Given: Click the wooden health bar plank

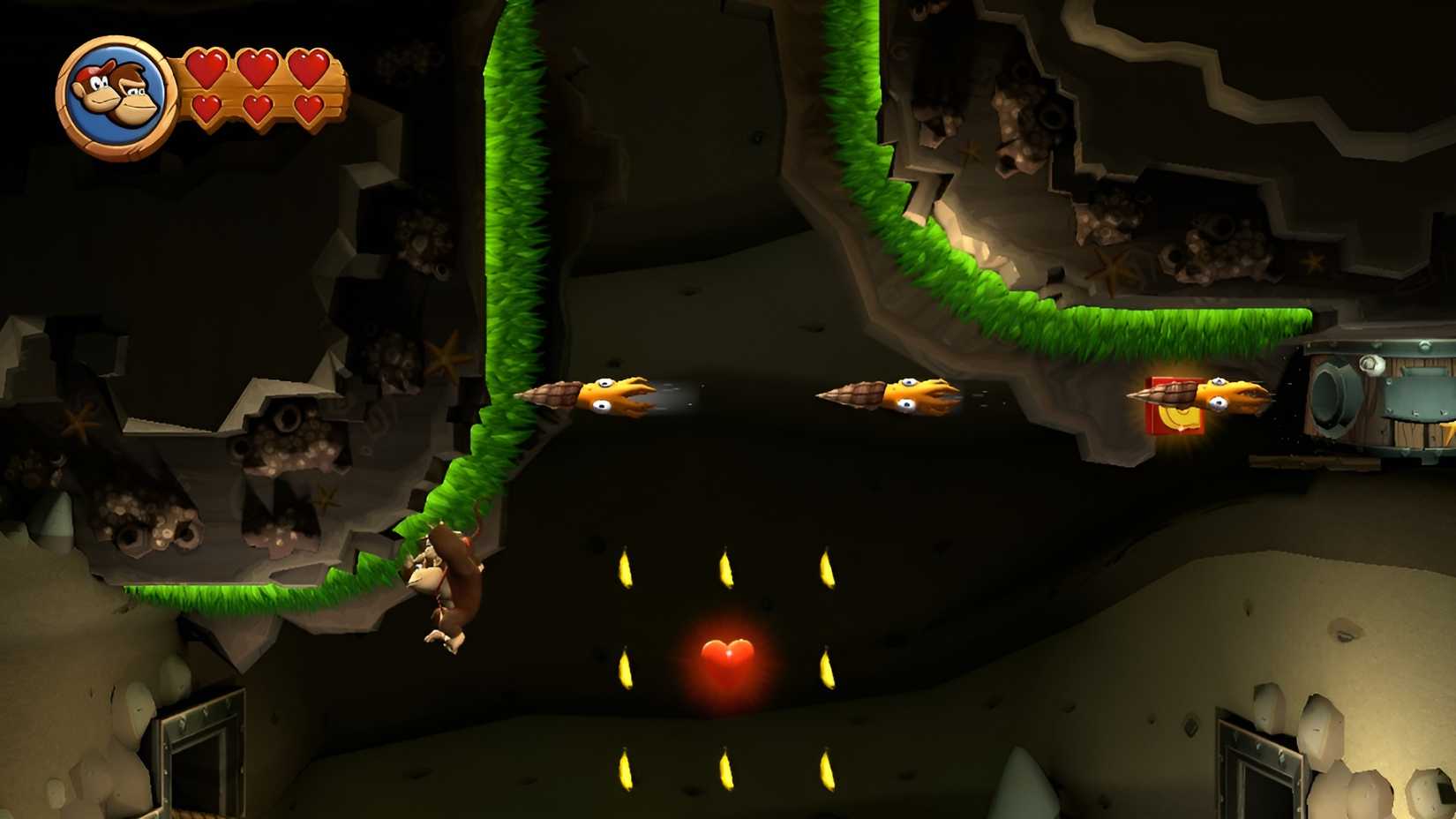Looking at the screenshot, I should pyautogui.click(x=265, y=93).
